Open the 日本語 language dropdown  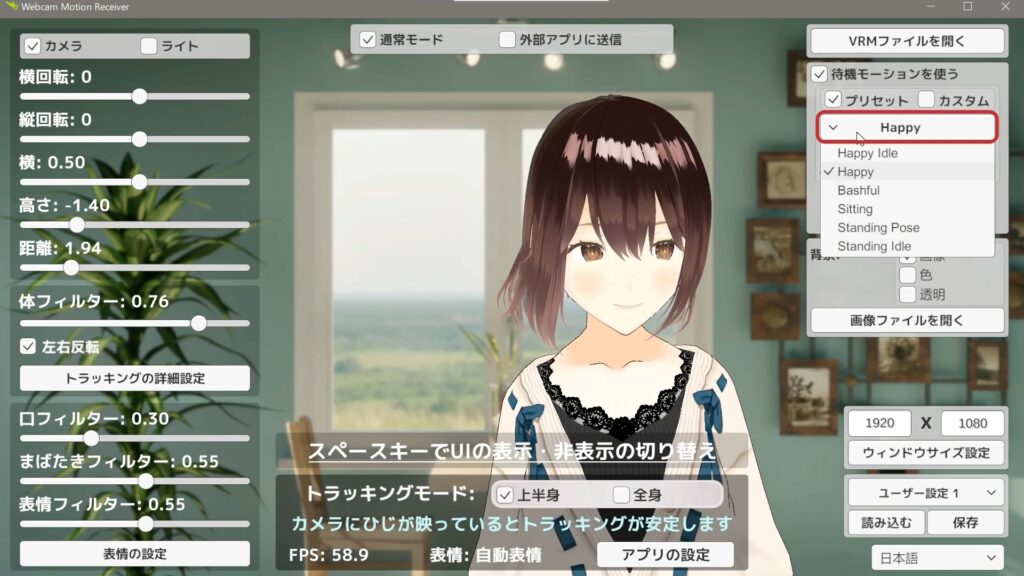(x=938, y=557)
